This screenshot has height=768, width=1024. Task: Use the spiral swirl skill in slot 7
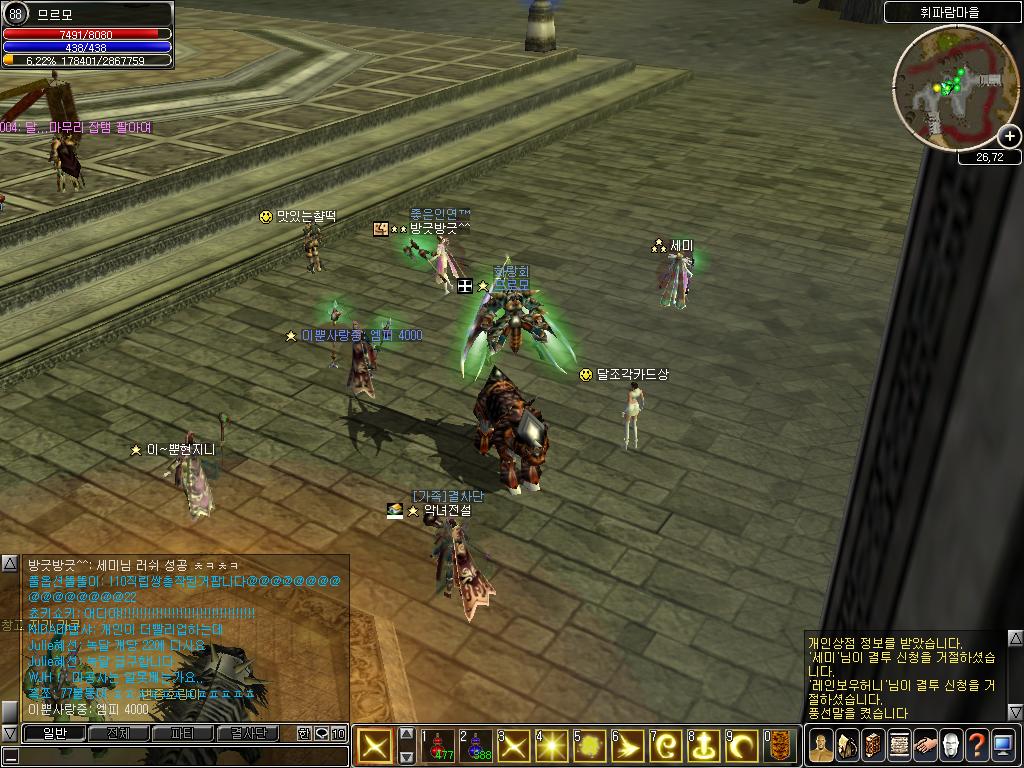pyautogui.click(x=666, y=746)
